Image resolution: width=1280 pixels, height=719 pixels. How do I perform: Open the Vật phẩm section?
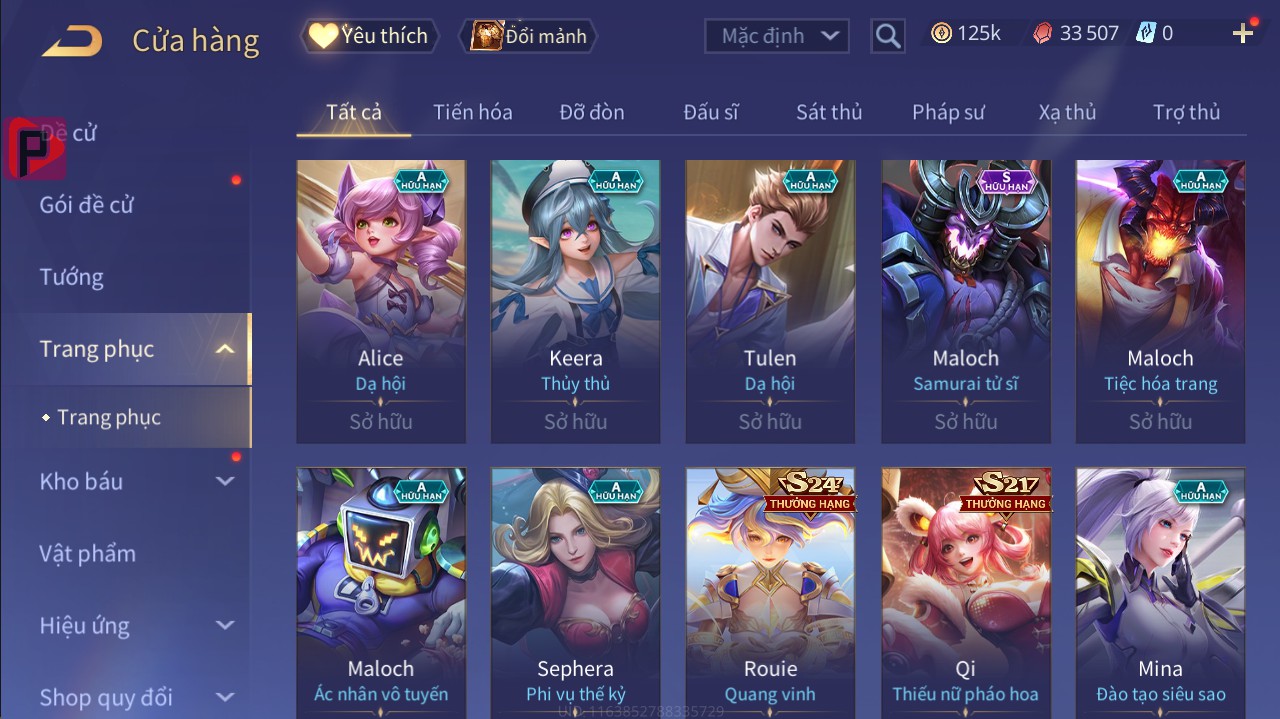[87, 553]
